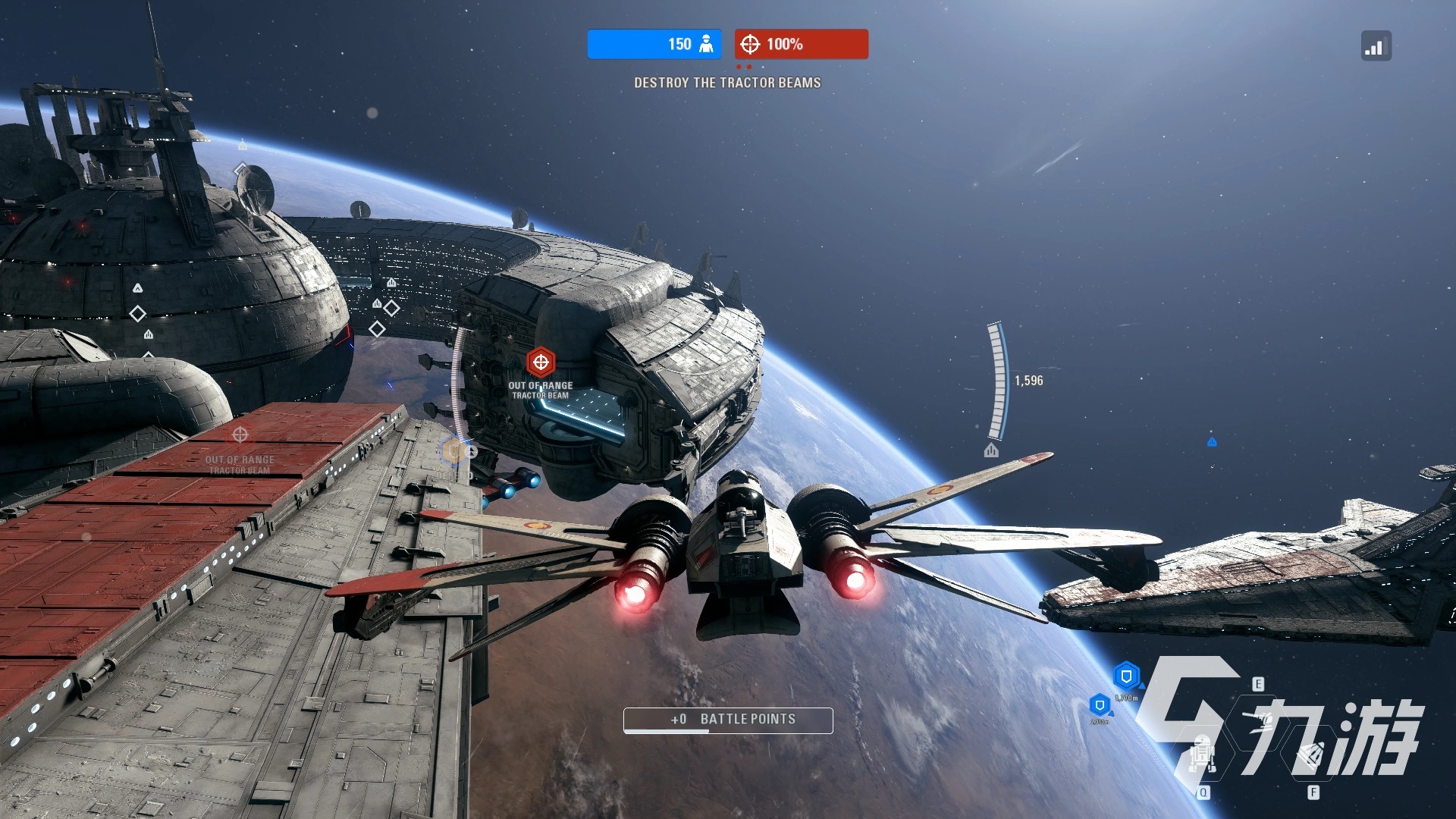Select the red Tractor Beam objective marker

pyautogui.click(x=541, y=362)
